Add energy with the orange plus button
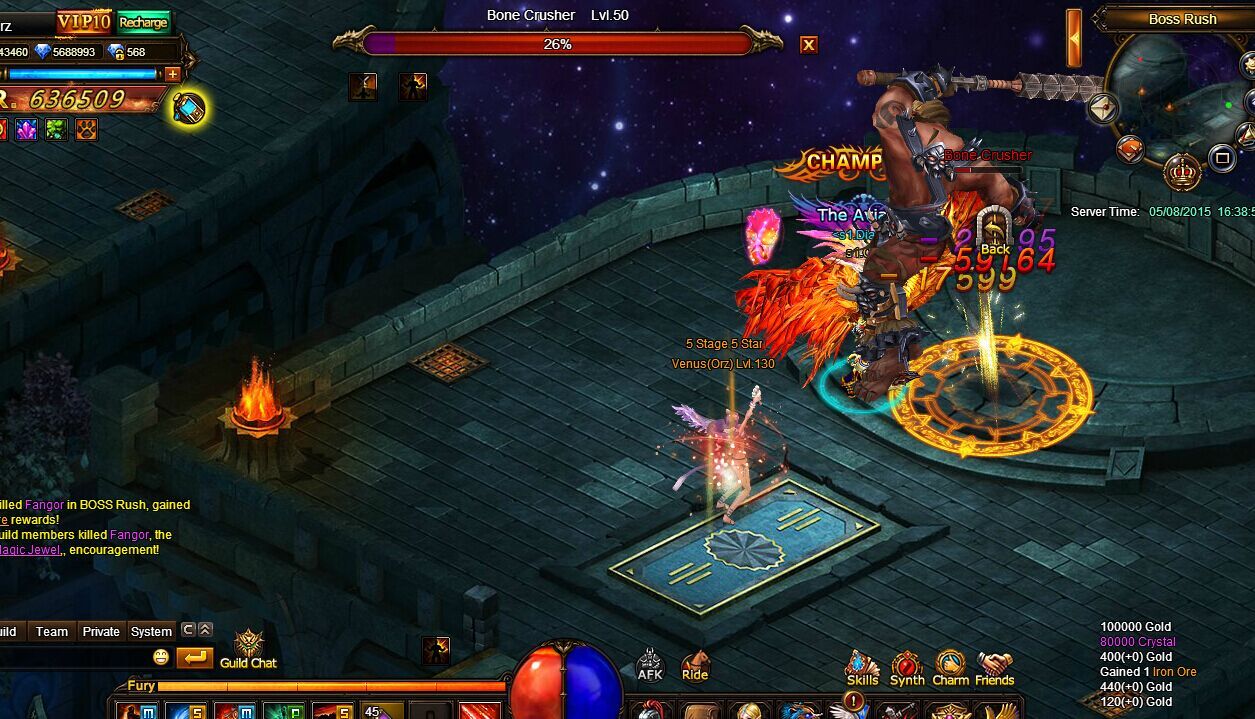This screenshot has height=719, width=1255. 173,74
